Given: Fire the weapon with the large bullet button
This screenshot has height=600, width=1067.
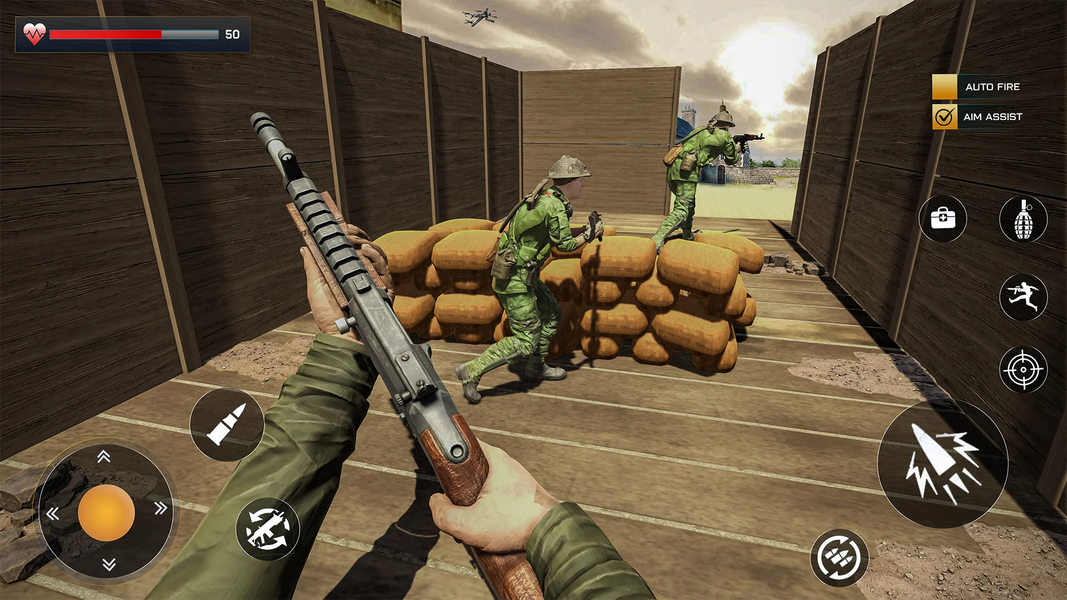Looking at the screenshot, I should [x=942, y=465].
